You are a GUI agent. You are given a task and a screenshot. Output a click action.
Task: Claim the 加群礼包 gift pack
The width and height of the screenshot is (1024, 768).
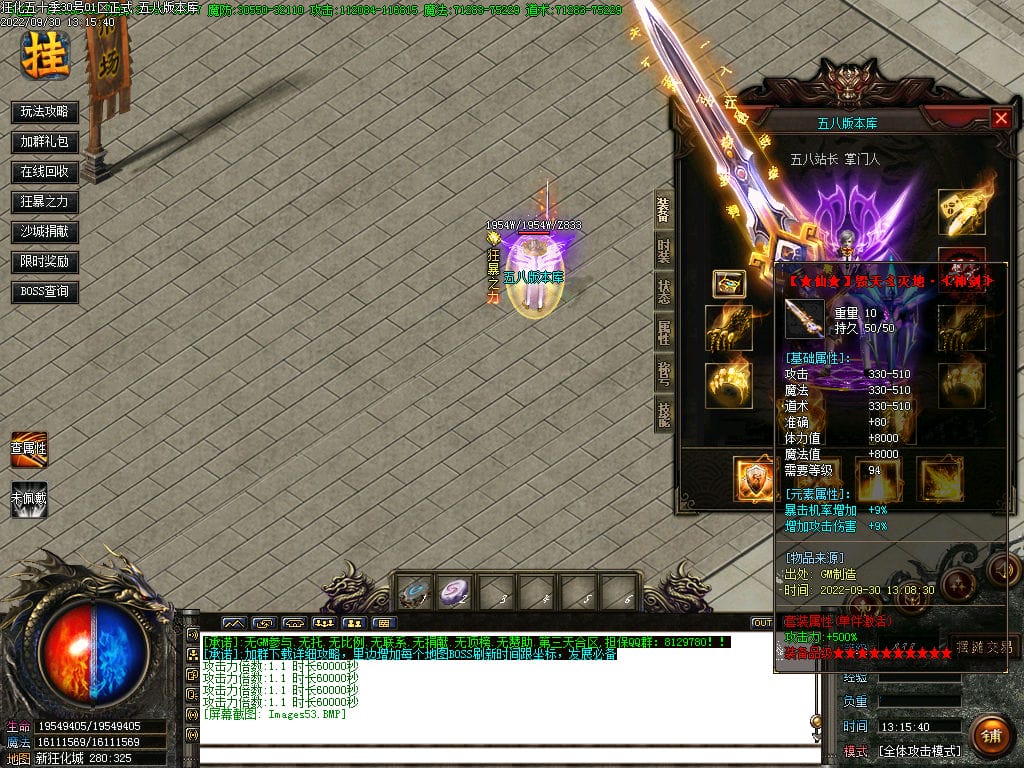click(45, 142)
